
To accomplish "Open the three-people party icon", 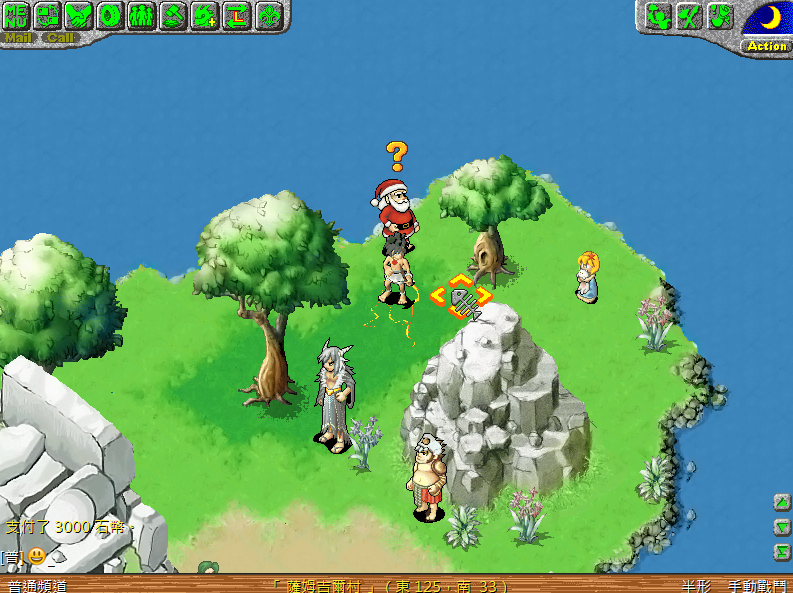I will pyautogui.click(x=141, y=15).
